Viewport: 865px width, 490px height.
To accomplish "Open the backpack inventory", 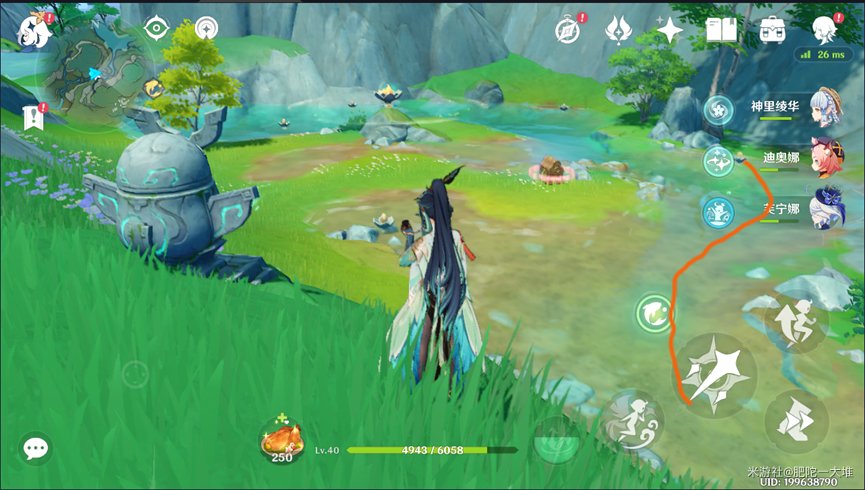I will point(772,30).
